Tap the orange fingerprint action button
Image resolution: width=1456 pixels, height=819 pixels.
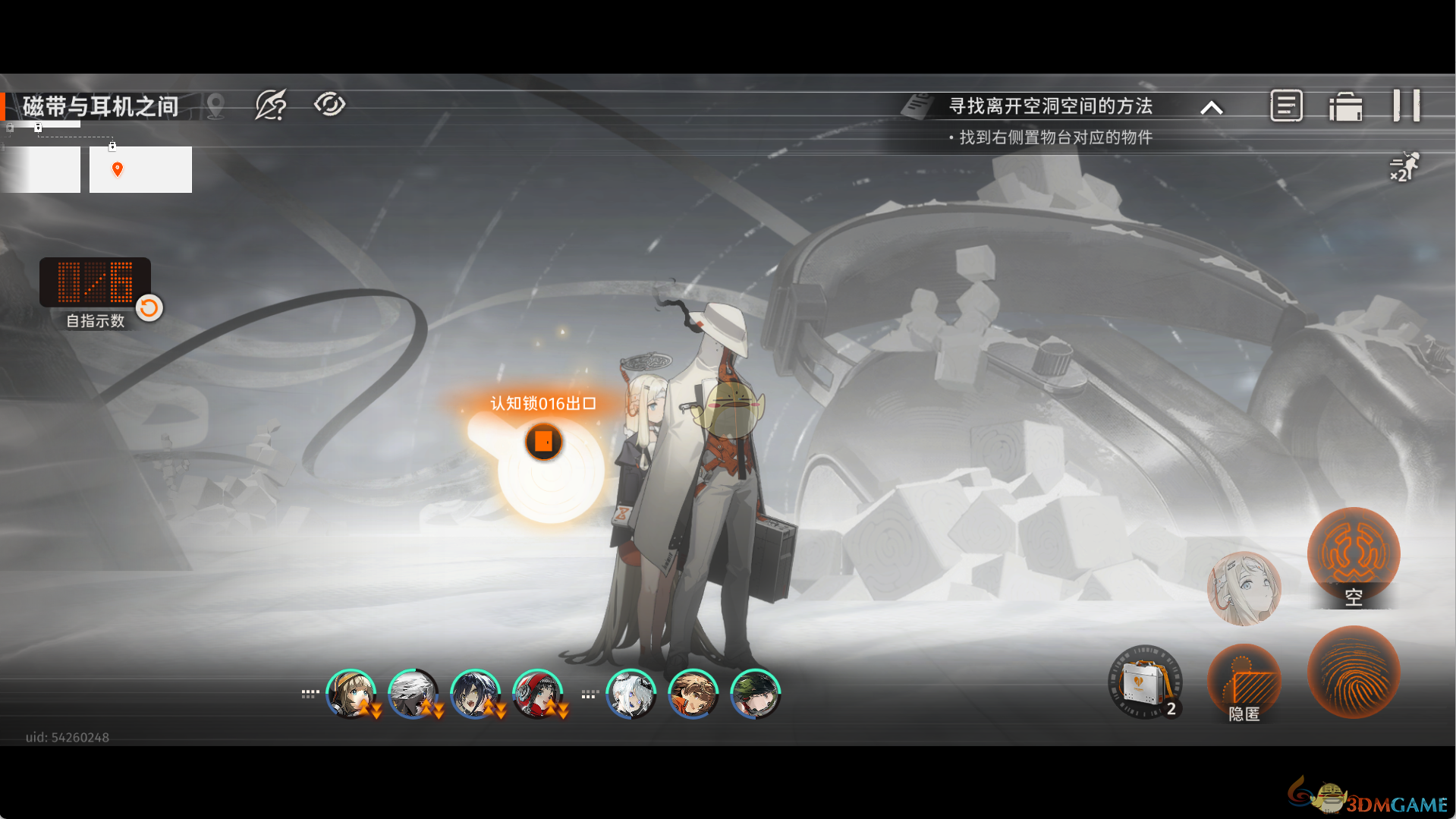1353,672
